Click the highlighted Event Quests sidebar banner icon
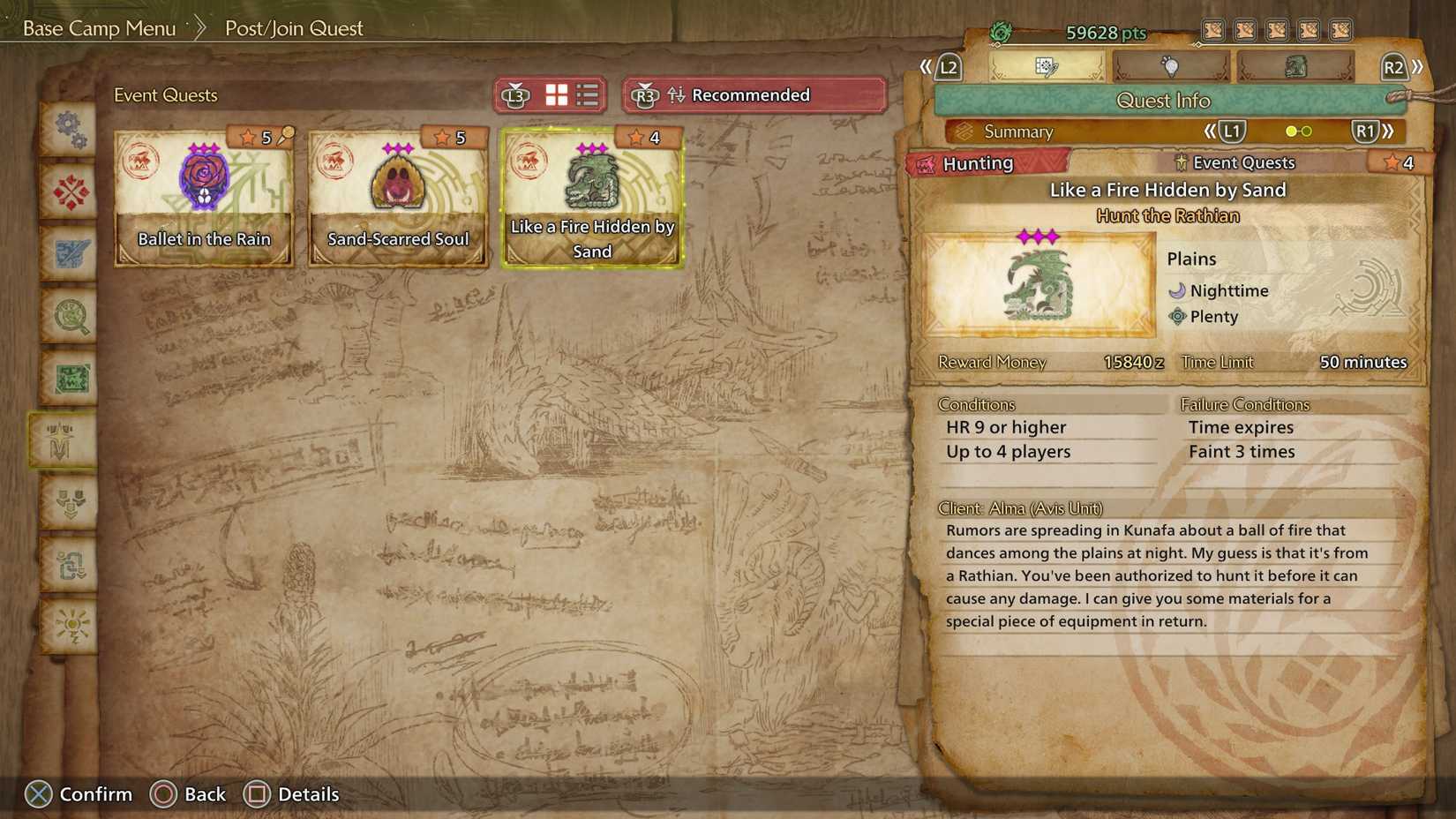Screen dimensions: 1456x819 [69, 440]
